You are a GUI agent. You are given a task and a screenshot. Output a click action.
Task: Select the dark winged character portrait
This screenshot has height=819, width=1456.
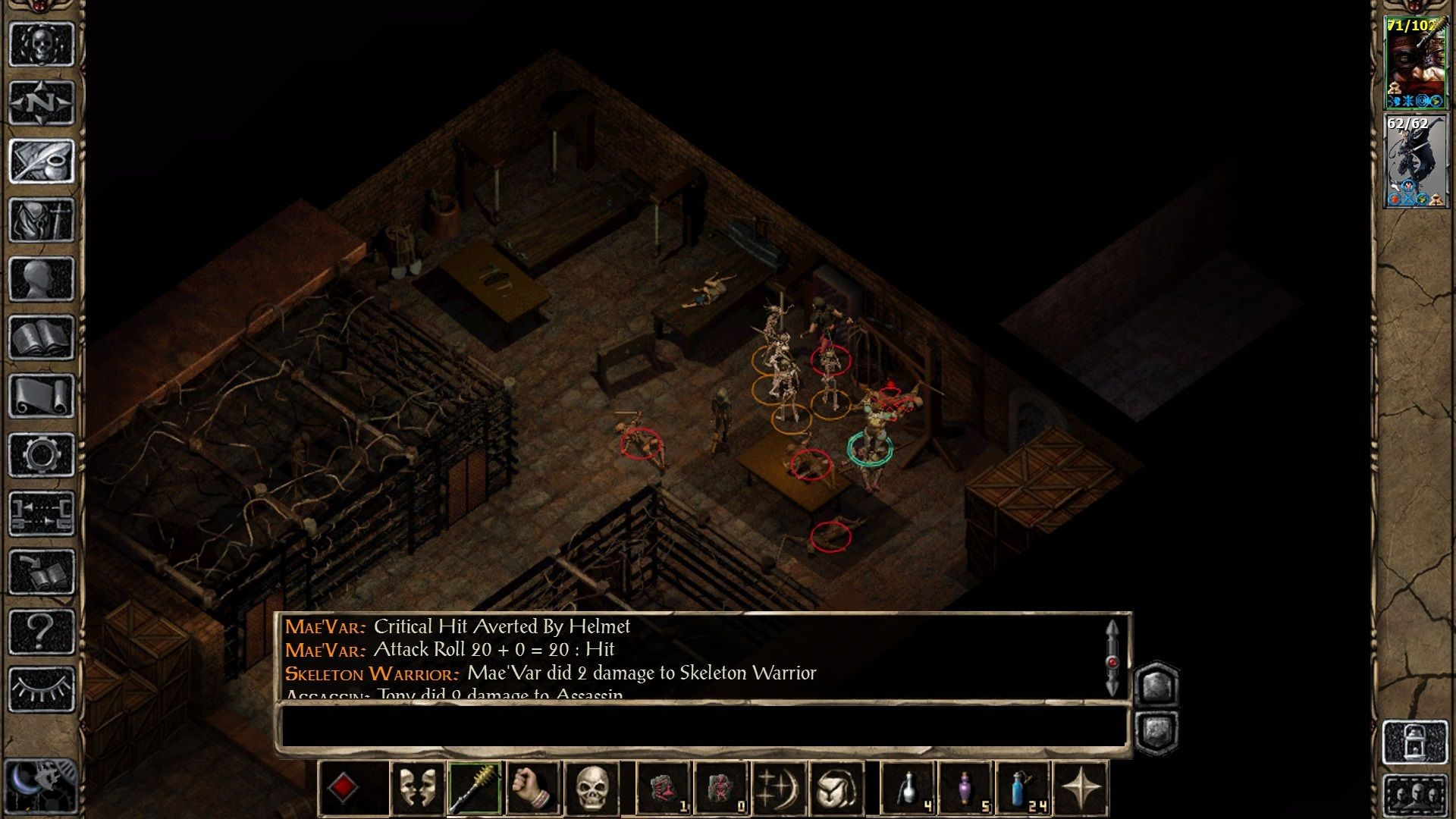click(1415, 161)
